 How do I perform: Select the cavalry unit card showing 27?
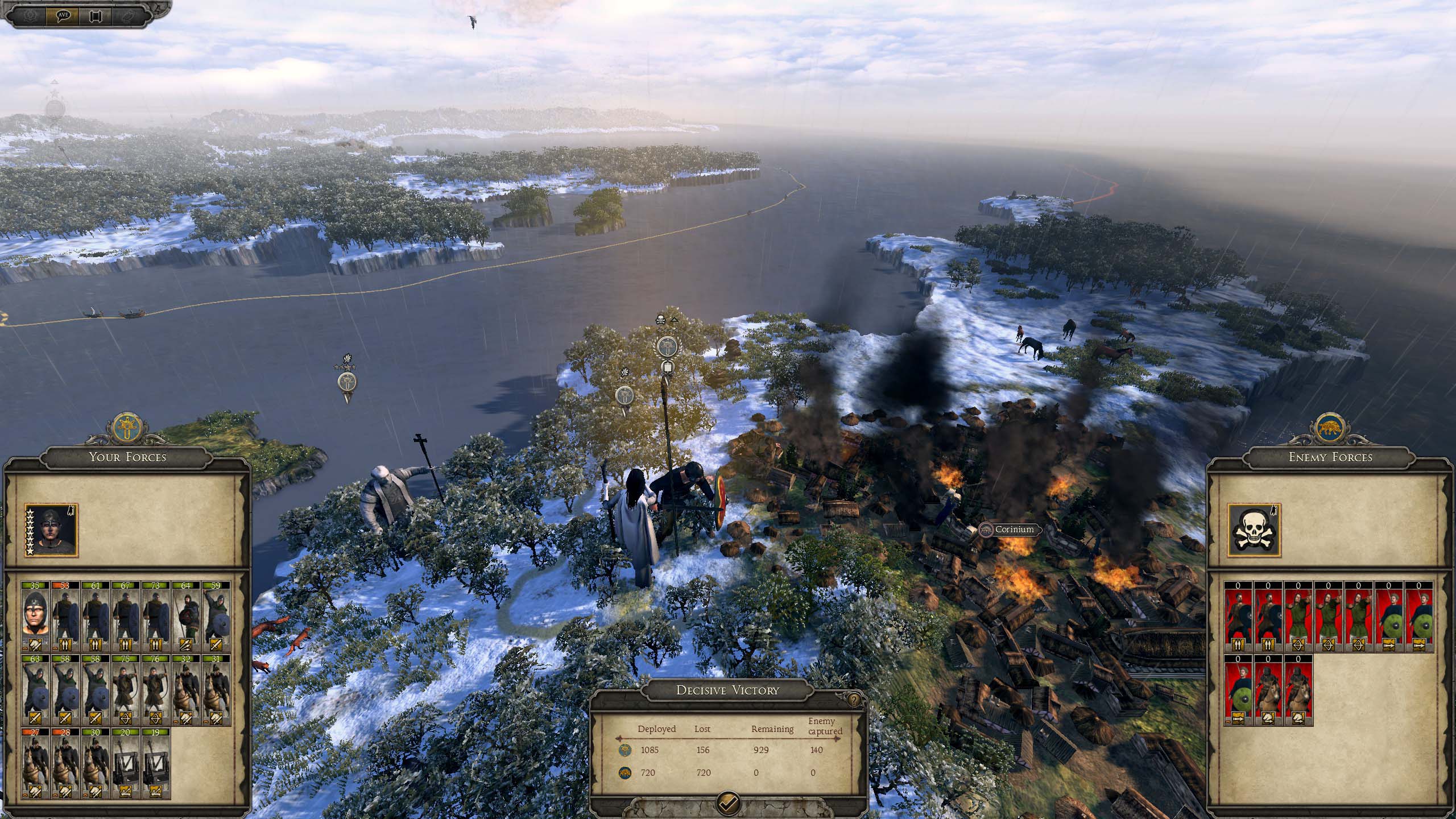tap(36, 763)
